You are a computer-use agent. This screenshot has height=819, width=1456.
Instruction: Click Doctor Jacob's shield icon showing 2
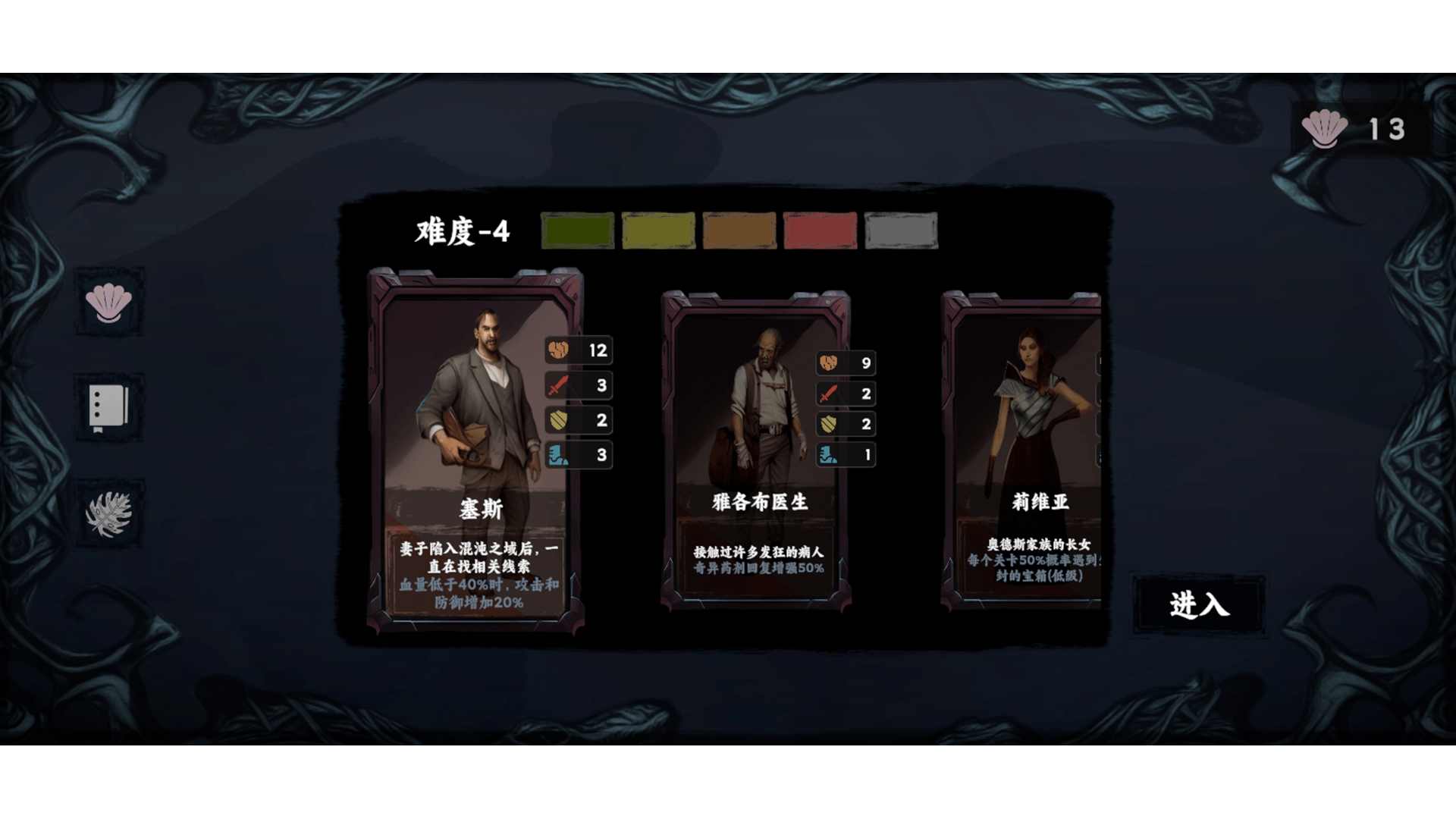tap(826, 425)
